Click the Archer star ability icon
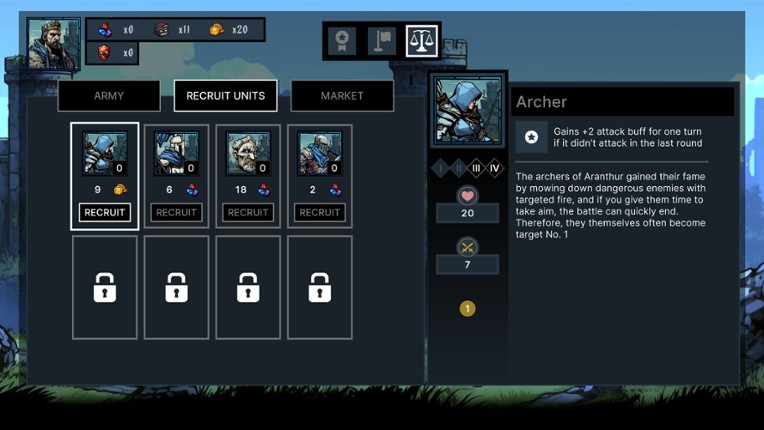Image resolution: width=764 pixels, height=430 pixels. [532, 137]
